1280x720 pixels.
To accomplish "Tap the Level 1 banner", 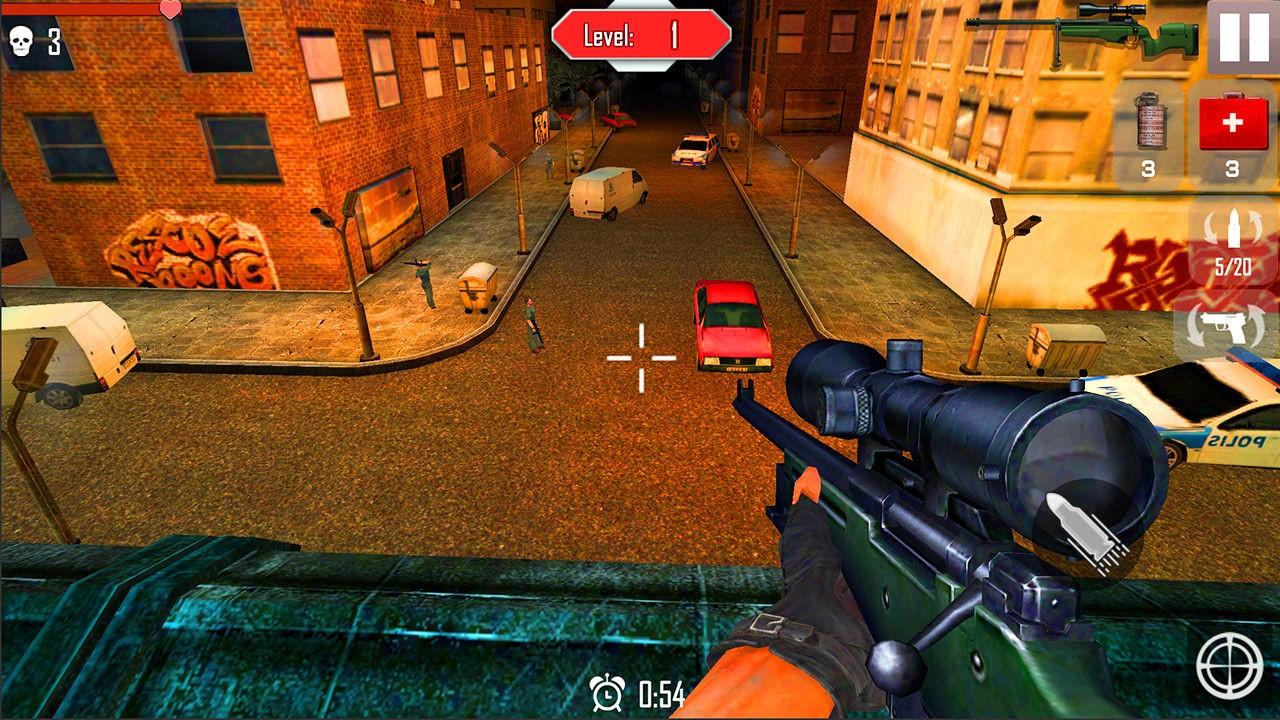I will (640, 32).
